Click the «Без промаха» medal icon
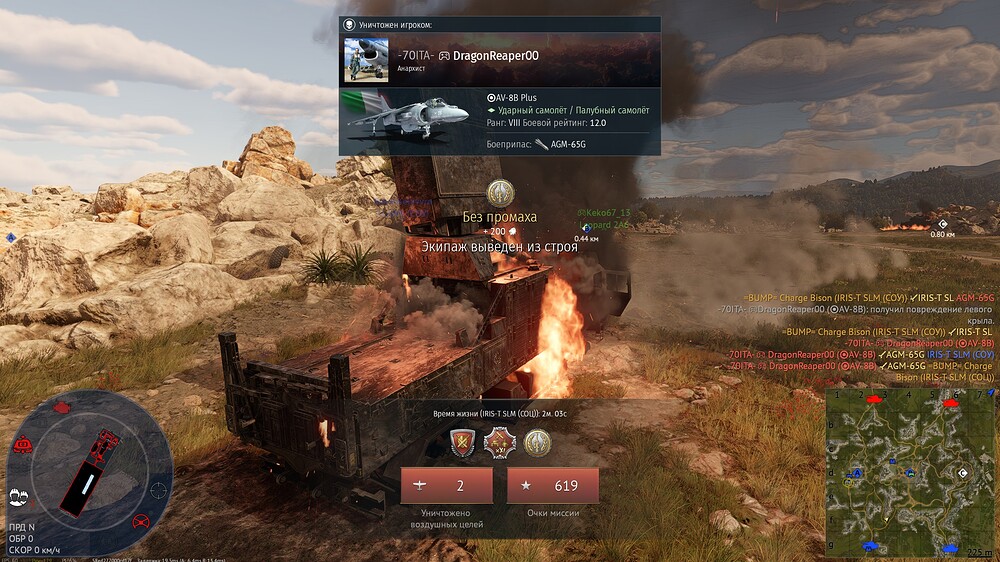1000x562 pixels. (500, 193)
